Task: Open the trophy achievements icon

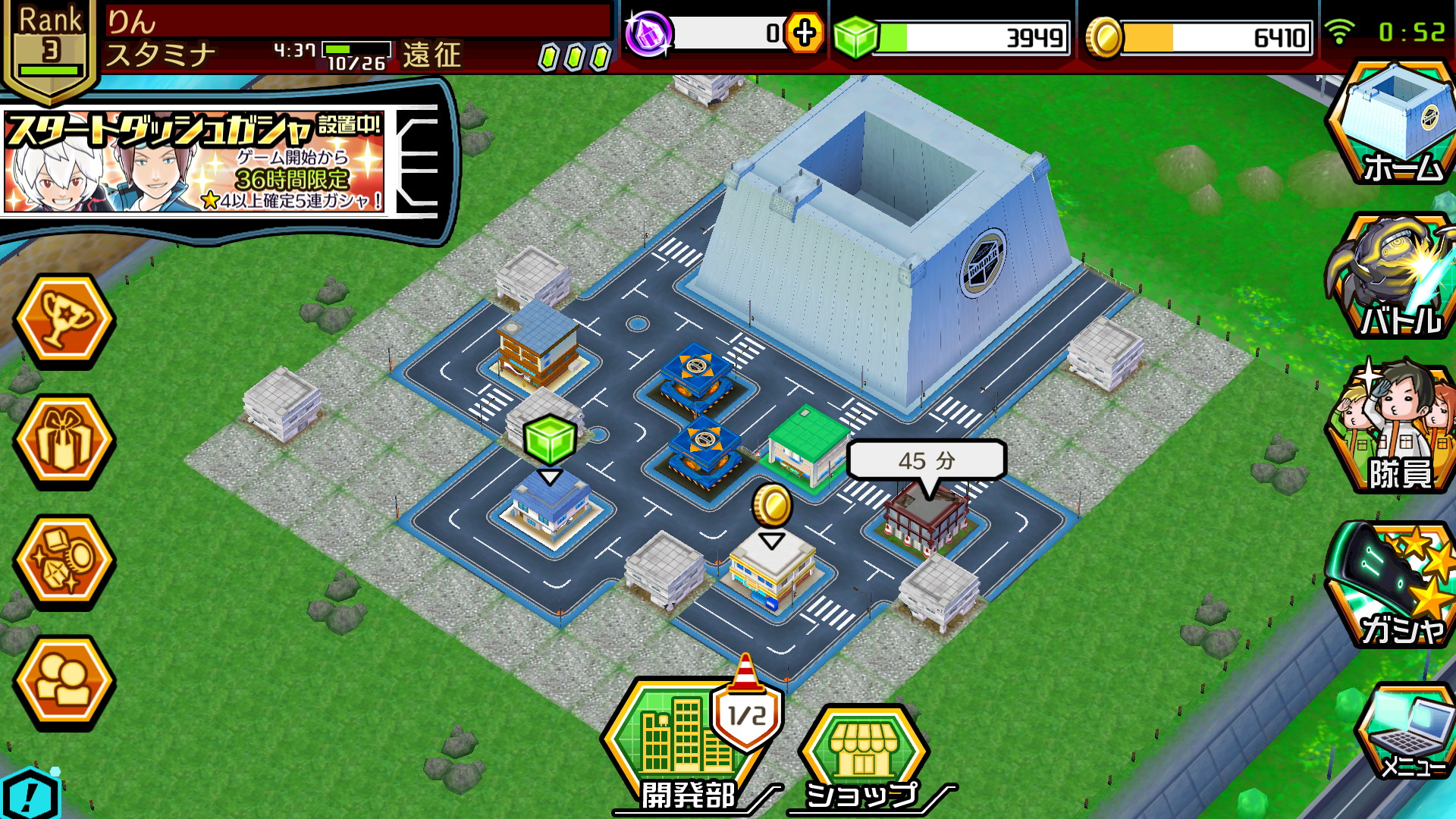Action: coord(64,320)
